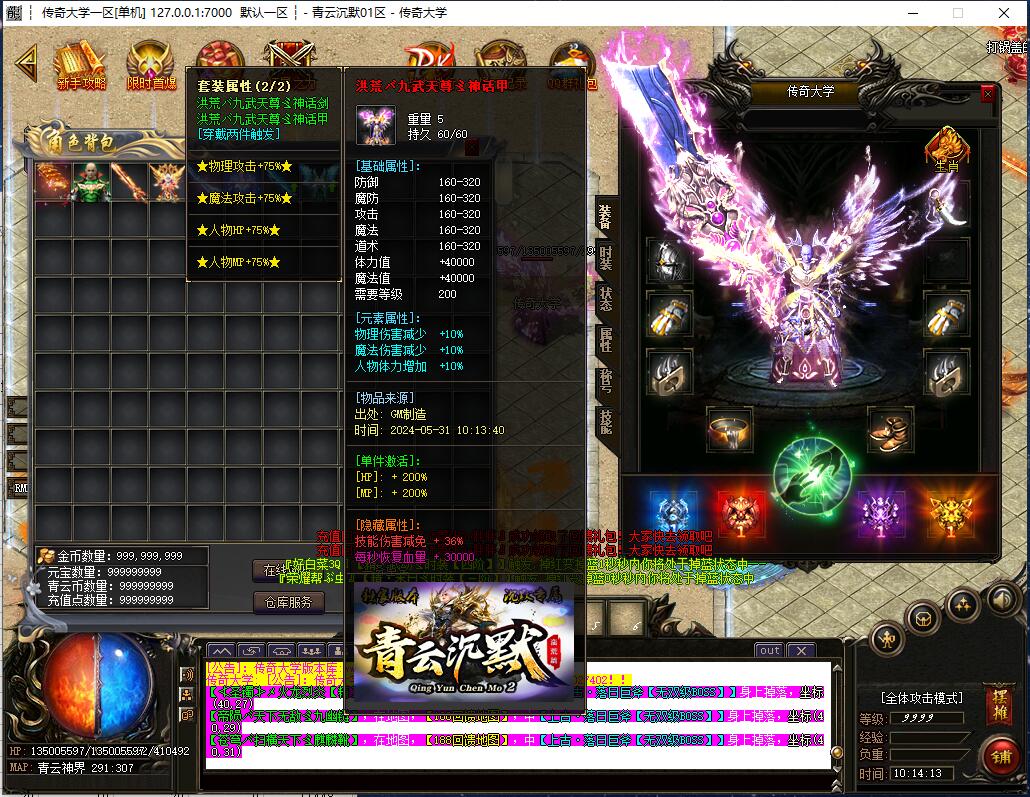This screenshot has width=1030, height=797.
Task: Select the equipped boots slot
Action: point(889,429)
